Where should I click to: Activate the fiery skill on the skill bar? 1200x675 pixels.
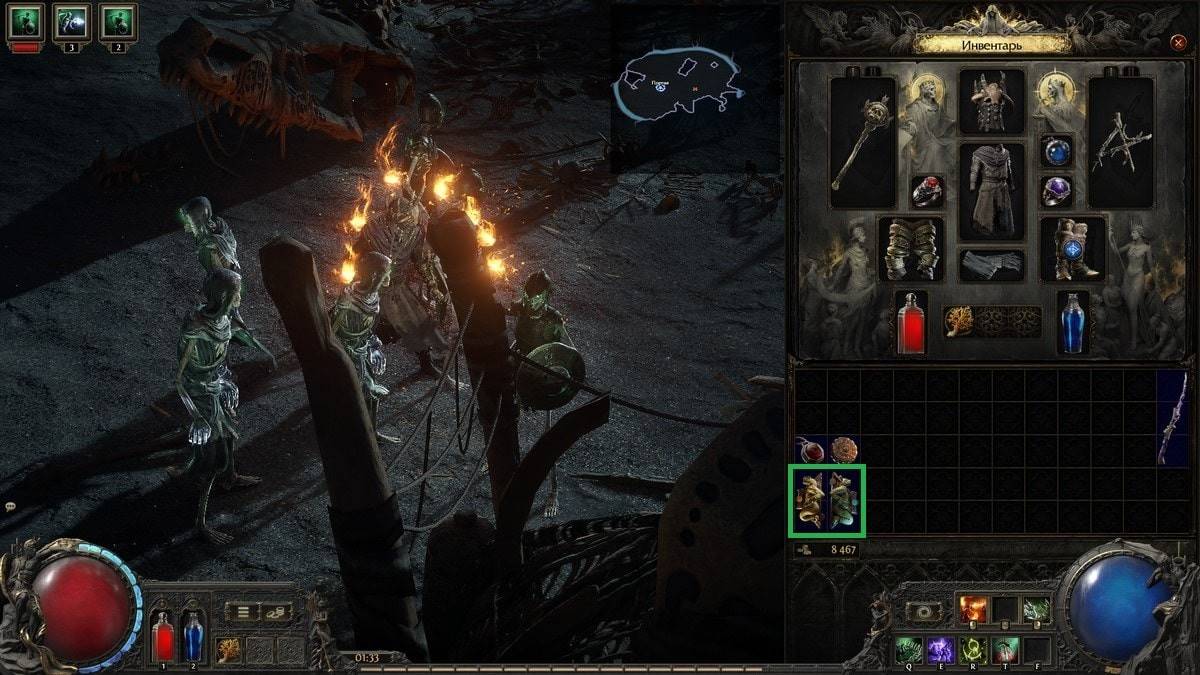pyautogui.click(x=973, y=609)
